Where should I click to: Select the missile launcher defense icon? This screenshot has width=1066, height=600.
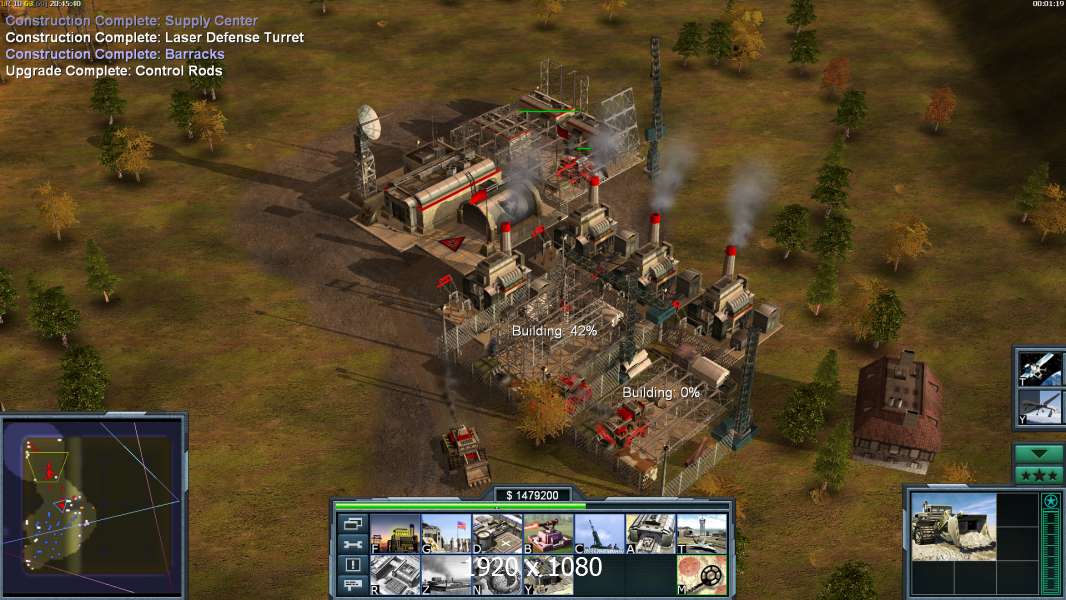599,534
